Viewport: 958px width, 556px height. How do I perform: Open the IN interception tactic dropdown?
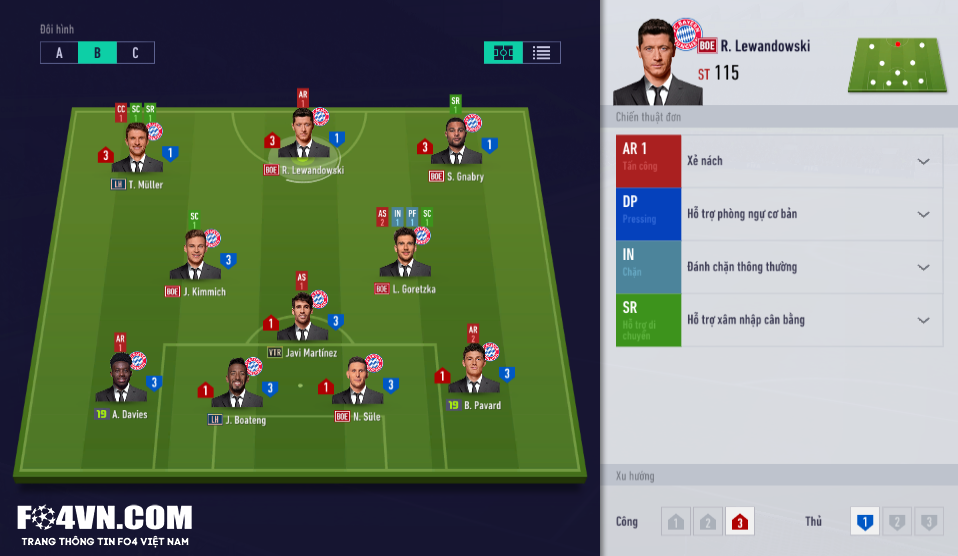pyautogui.click(x=923, y=267)
